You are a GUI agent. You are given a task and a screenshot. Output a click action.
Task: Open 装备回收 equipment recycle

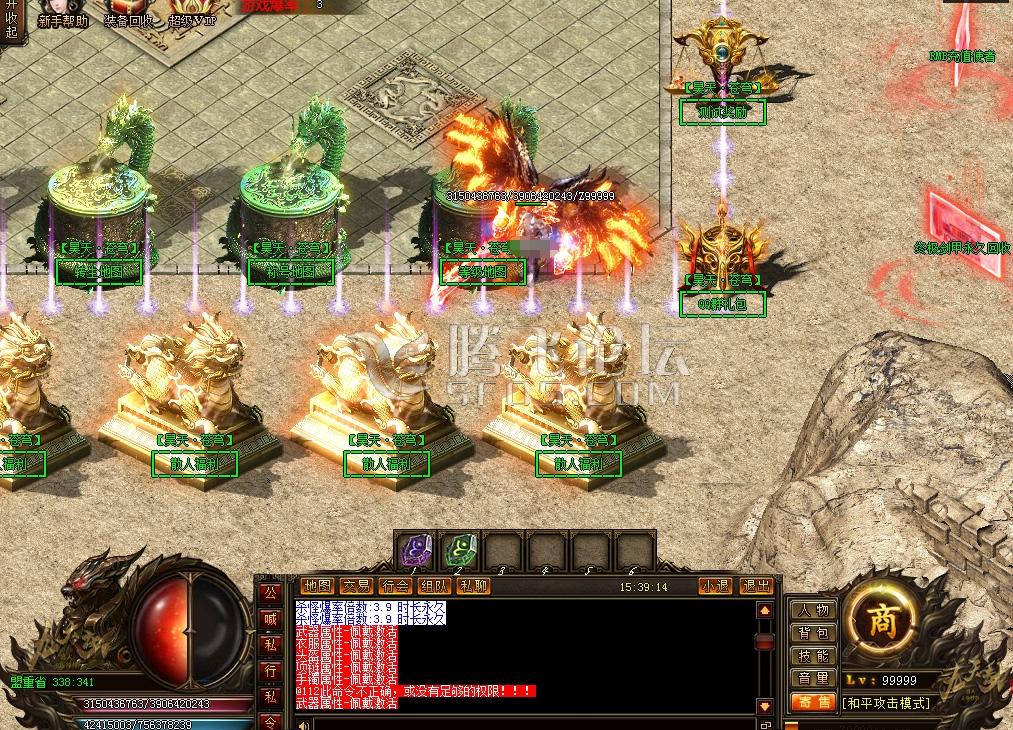coord(128,14)
